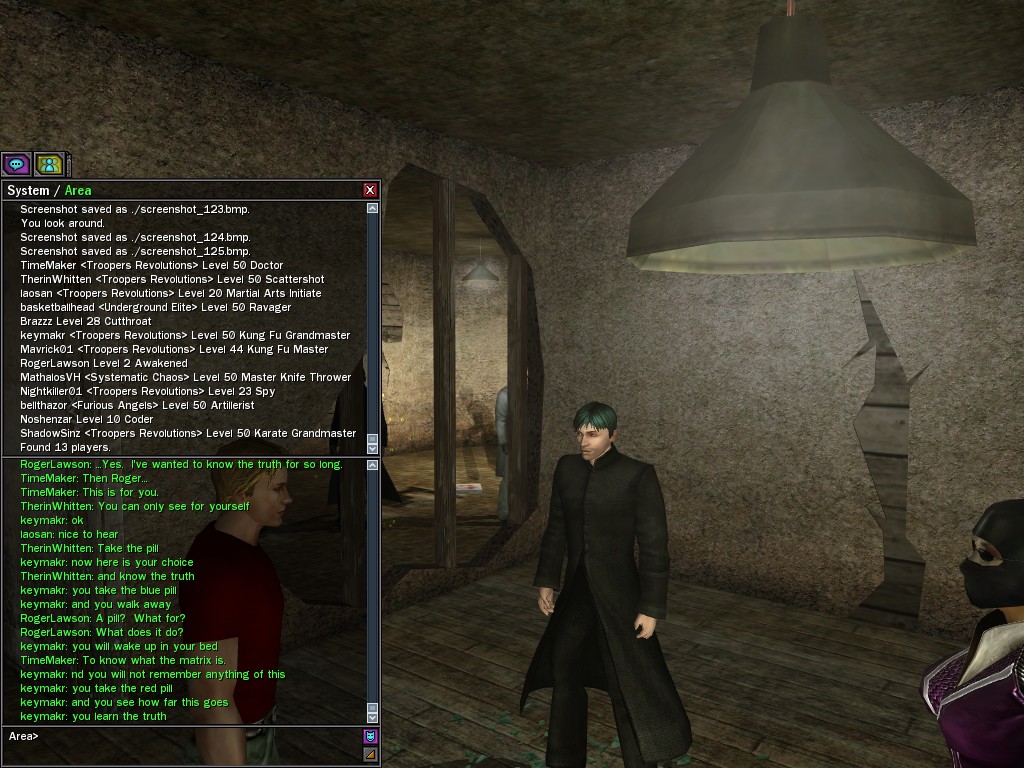
Task: Select ShadowSinz Karate Grandmaster entry
Action: [188, 433]
